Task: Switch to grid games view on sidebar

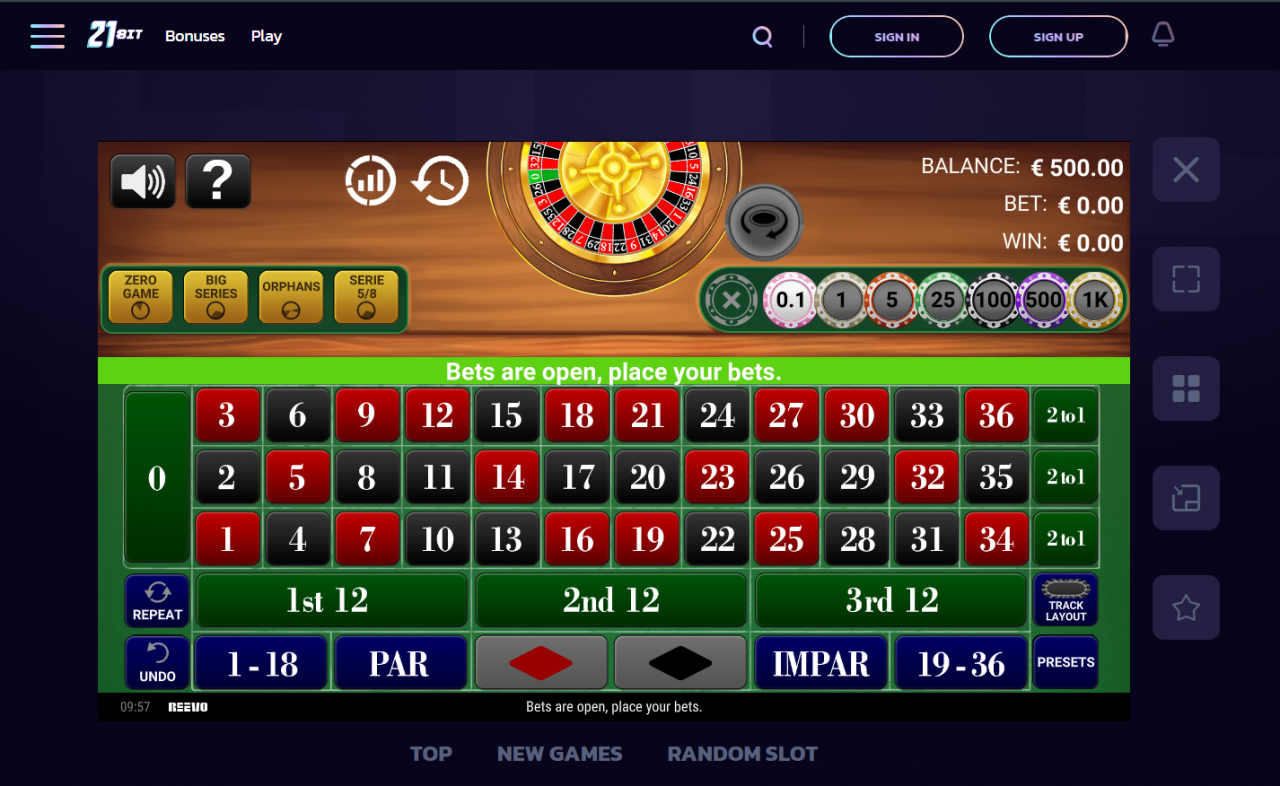Action: coord(1186,388)
